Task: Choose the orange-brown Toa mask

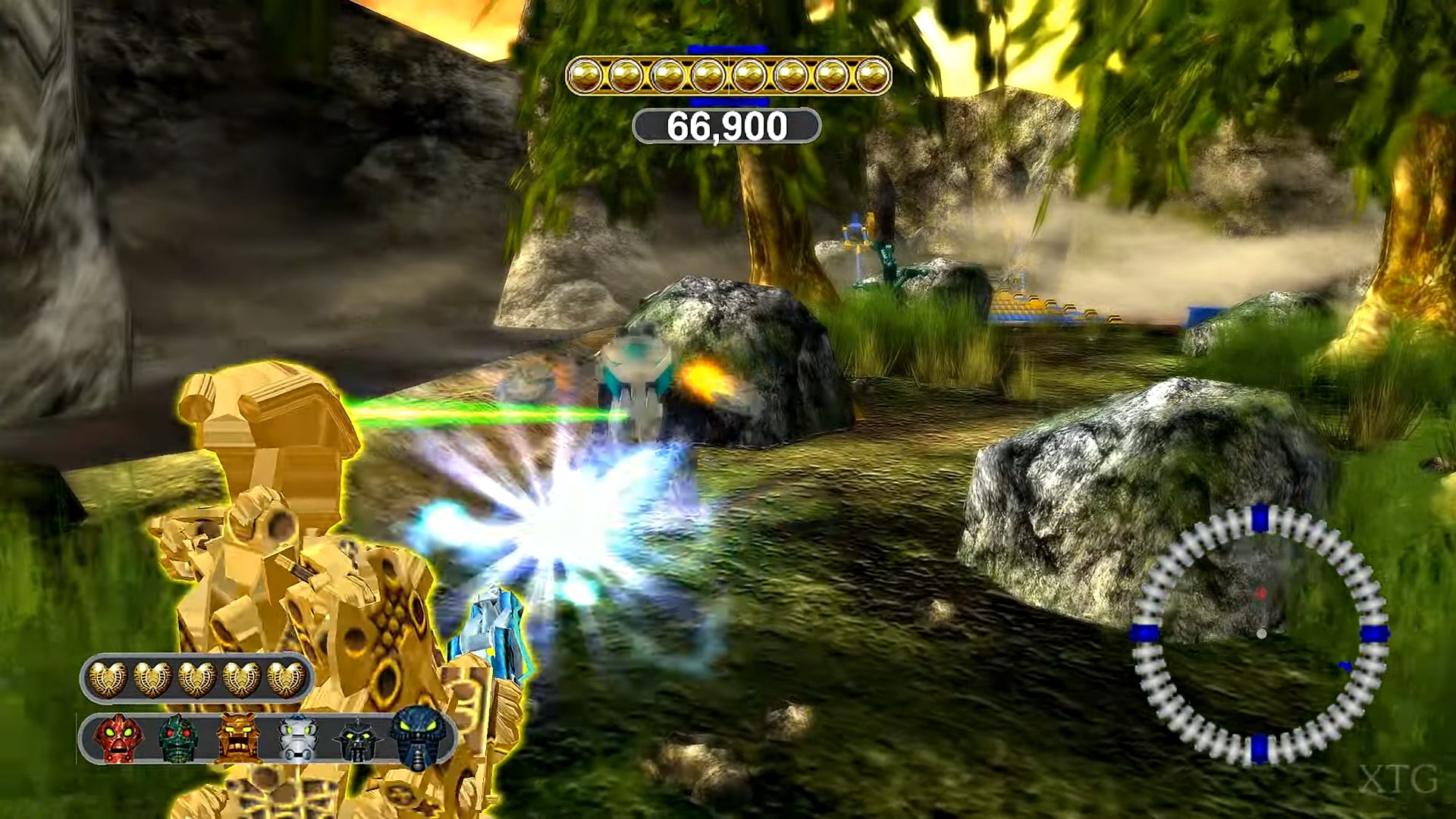Action: coord(238,738)
